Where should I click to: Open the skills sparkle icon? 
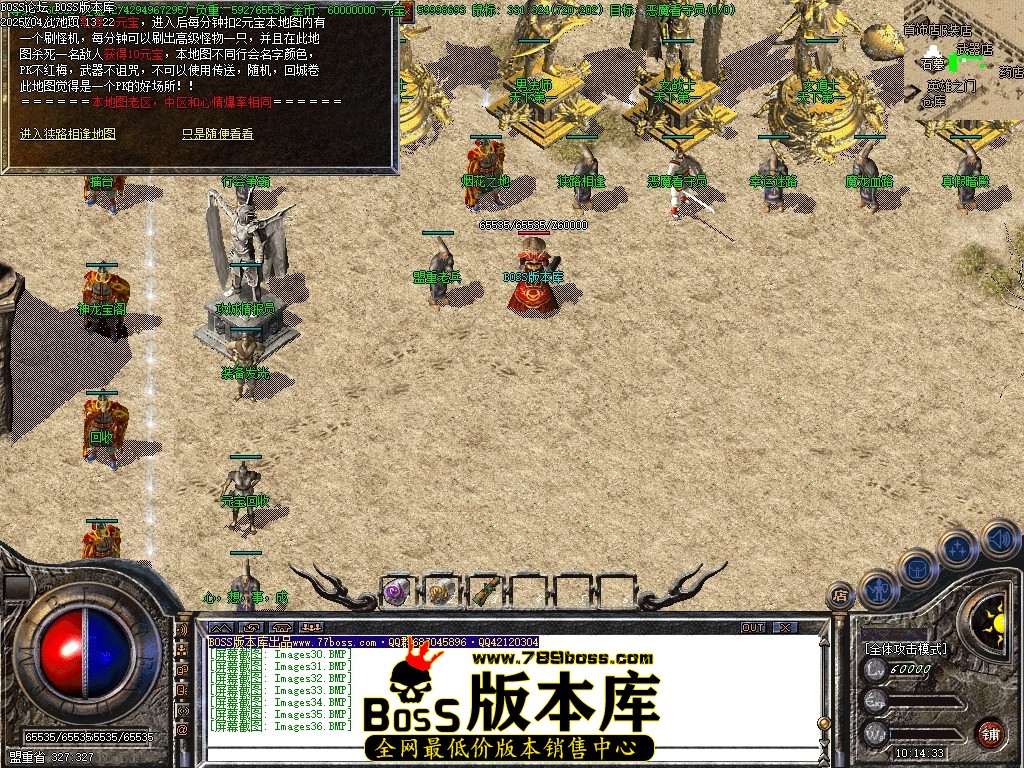[x=957, y=549]
